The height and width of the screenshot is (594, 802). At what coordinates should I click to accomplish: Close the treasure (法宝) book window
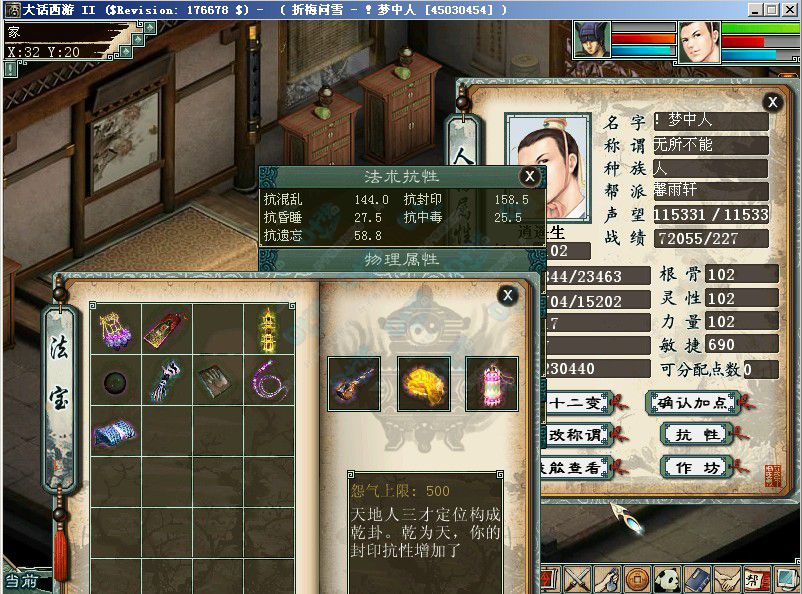tap(507, 294)
